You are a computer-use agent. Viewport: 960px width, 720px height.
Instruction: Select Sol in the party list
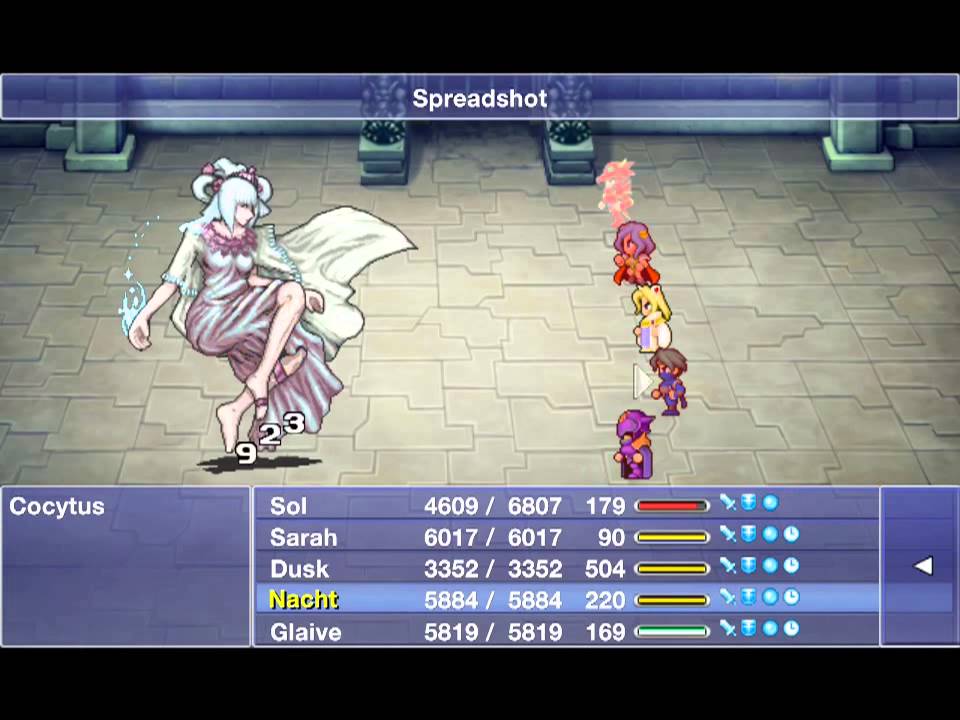coord(289,506)
